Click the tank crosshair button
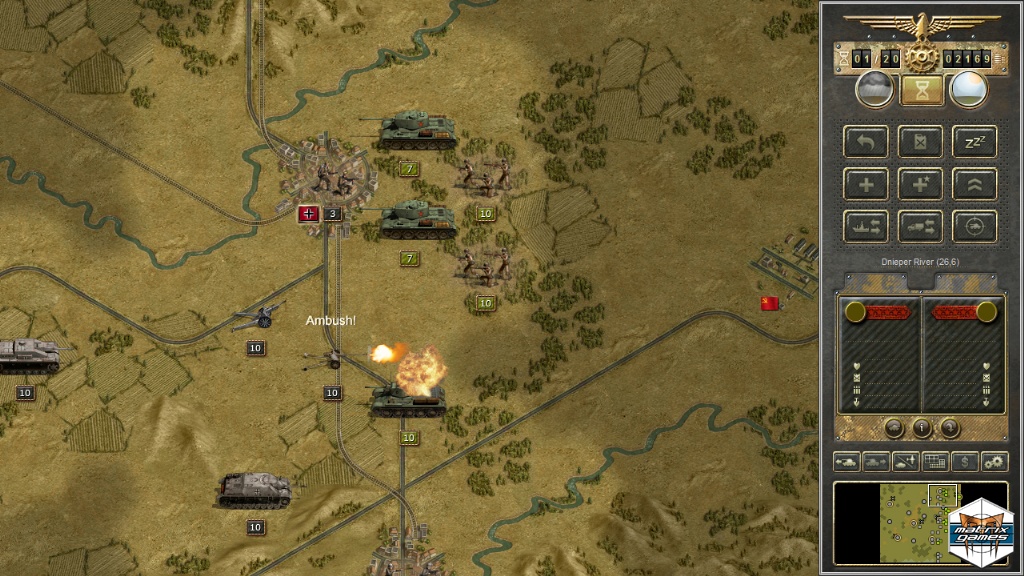Image resolution: width=1024 pixels, height=576 pixels. pyautogui.click(x=974, y=227)
